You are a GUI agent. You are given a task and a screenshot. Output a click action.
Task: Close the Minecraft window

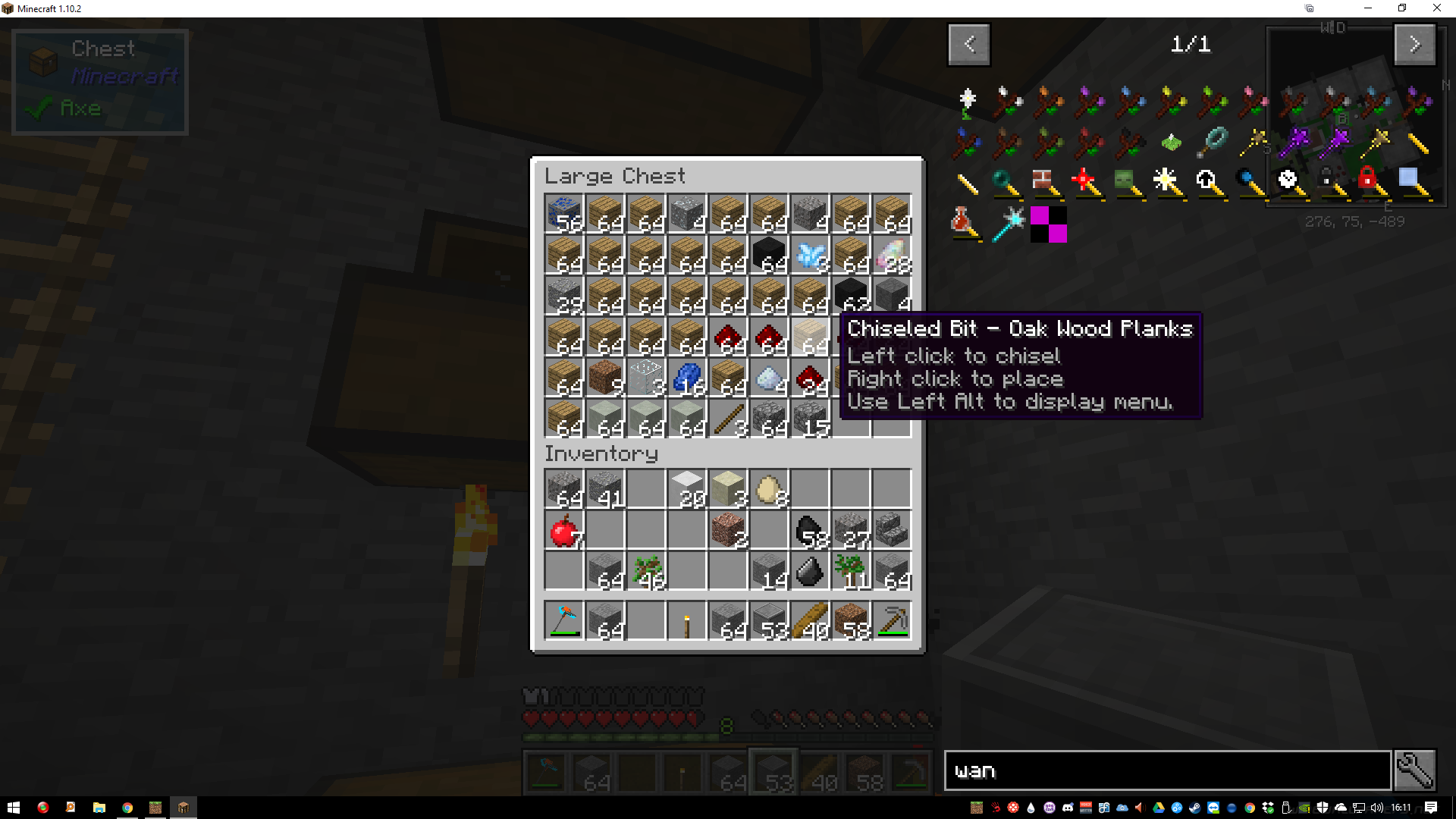(x=1436, y=8)
